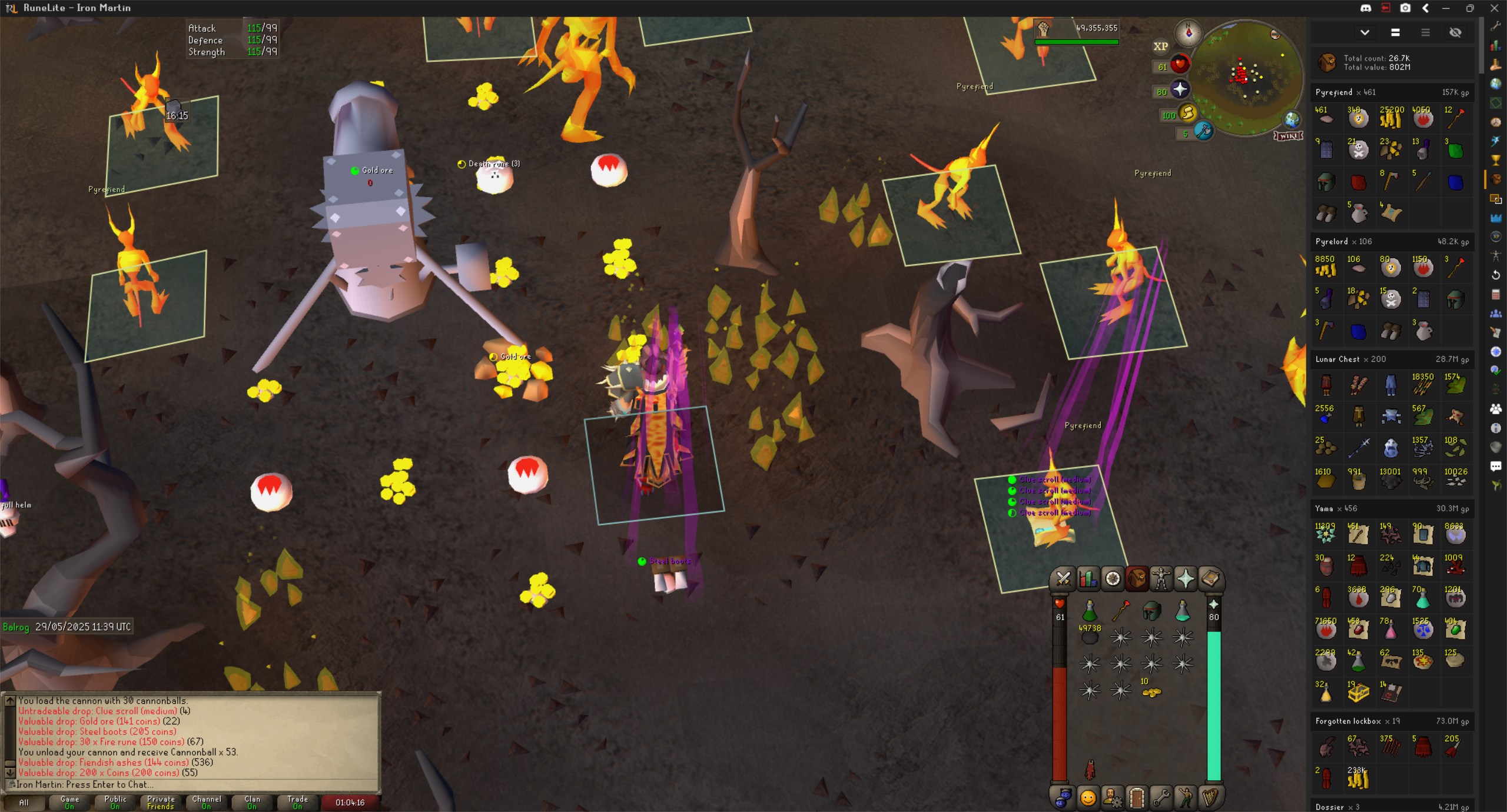1507x812 pixels.
Task: Take a screenshot with the camera button
Action: pos(1405,8)
